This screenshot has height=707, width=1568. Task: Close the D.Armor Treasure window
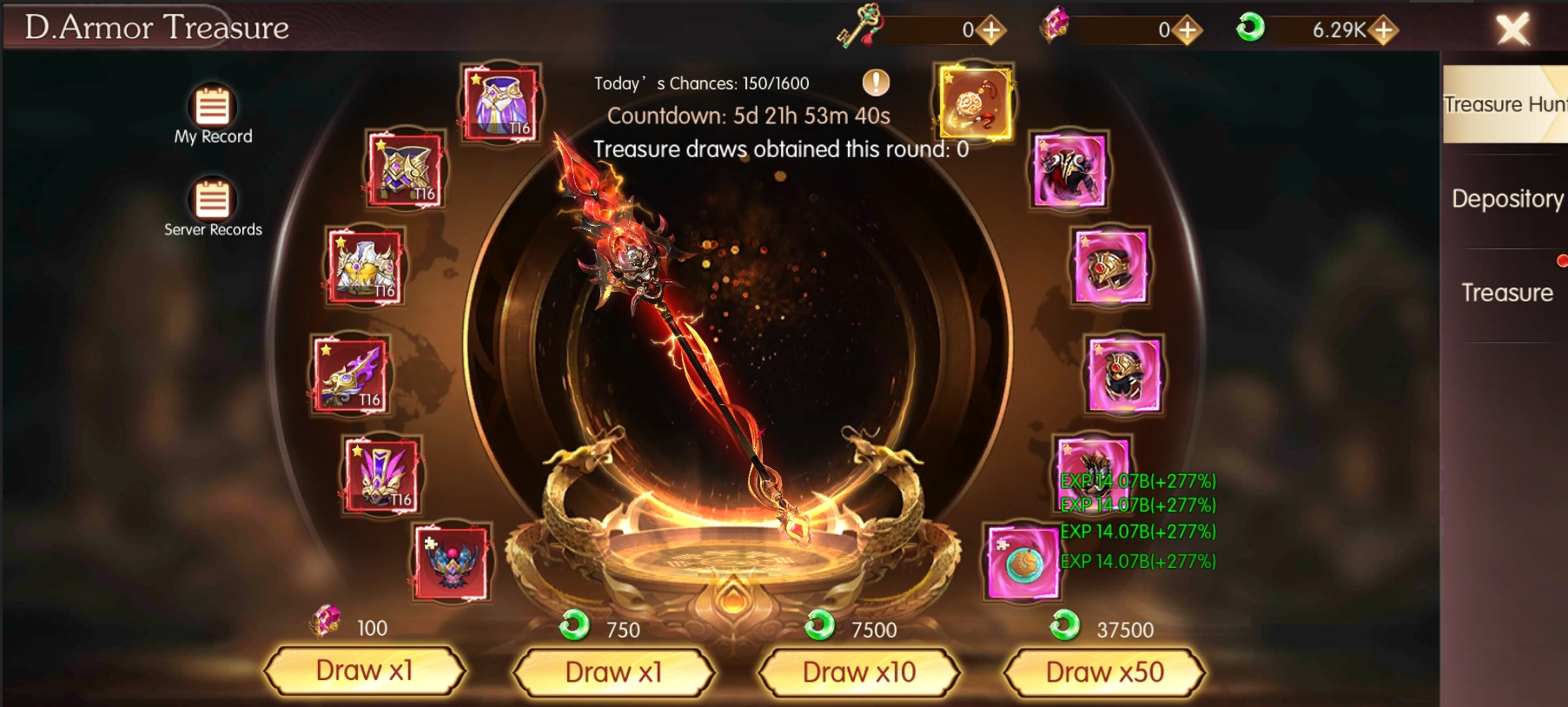(x=1512, y=30)
